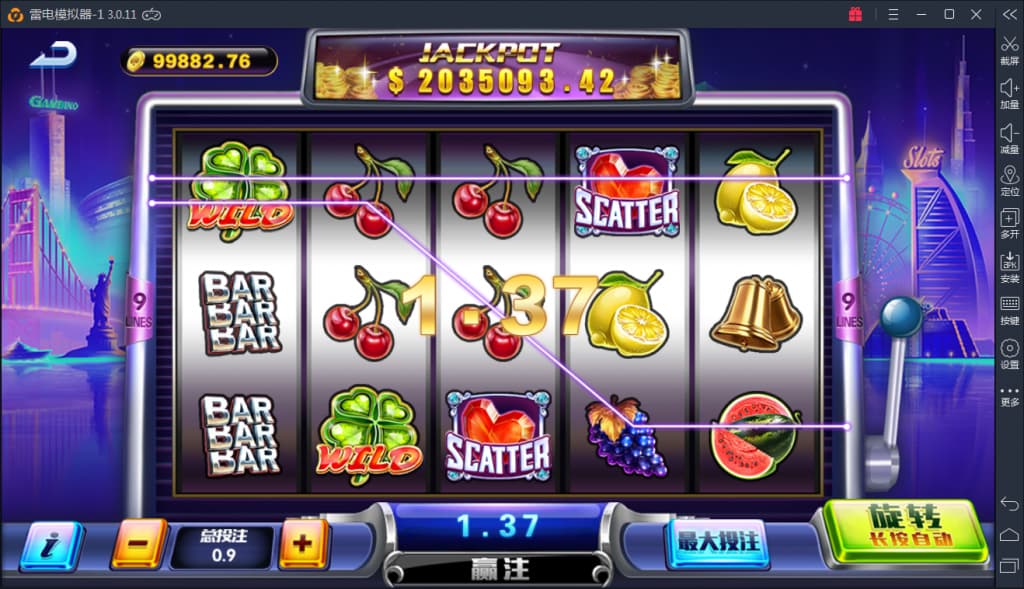1024x589 pixels.
Task: Pull the slot machine lever
Action: [x=901, y=318]
